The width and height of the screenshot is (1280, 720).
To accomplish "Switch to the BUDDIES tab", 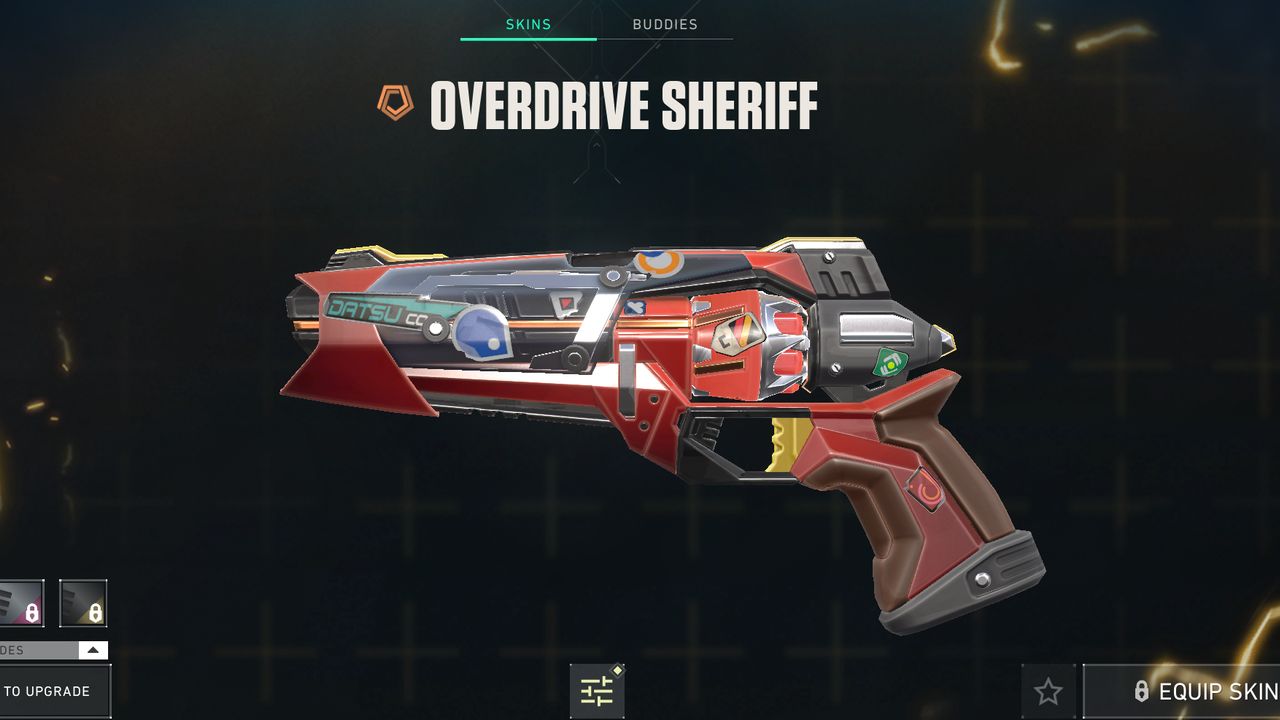I will point(665,24).
